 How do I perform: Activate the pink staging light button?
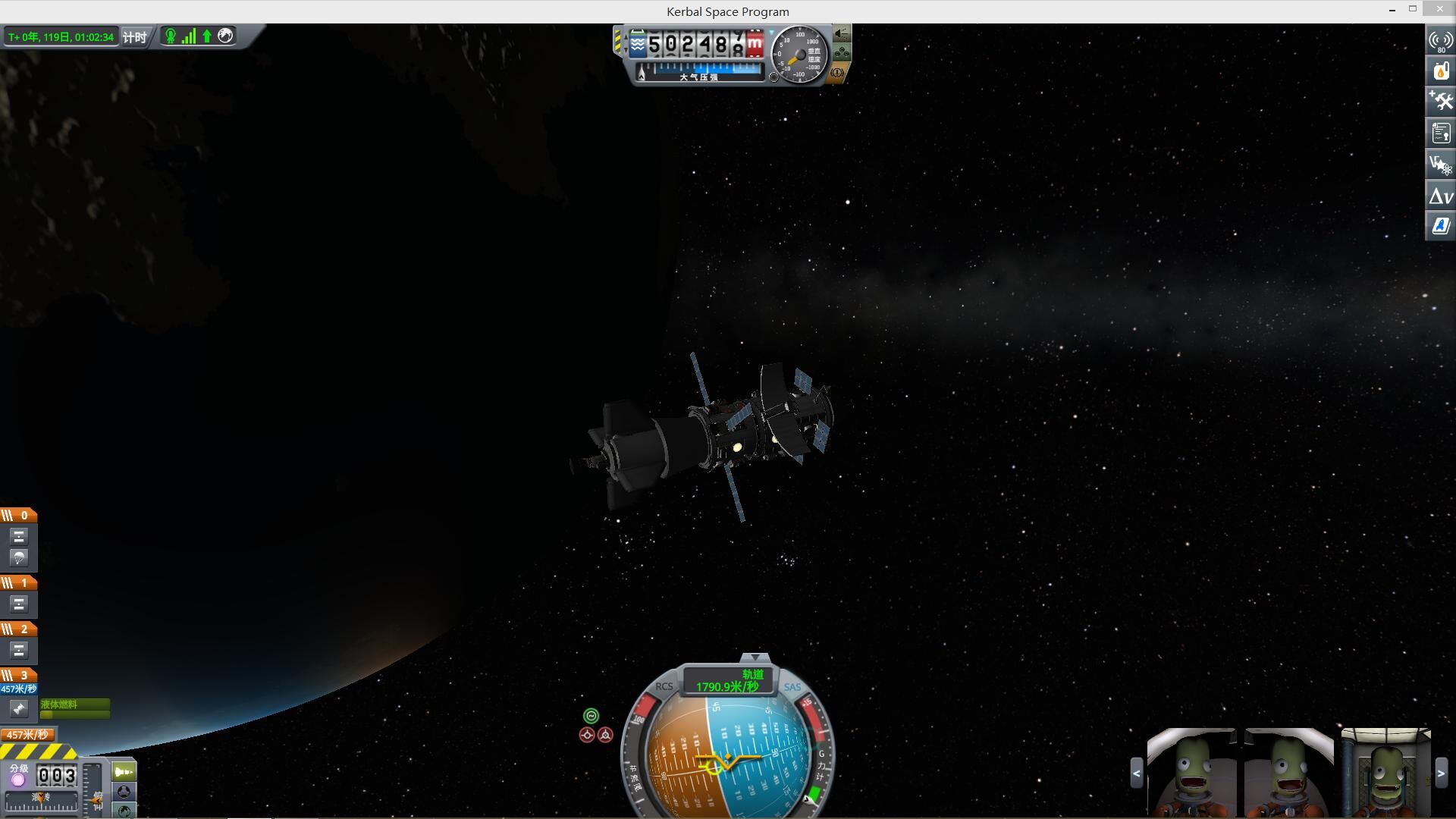[18, 780]
